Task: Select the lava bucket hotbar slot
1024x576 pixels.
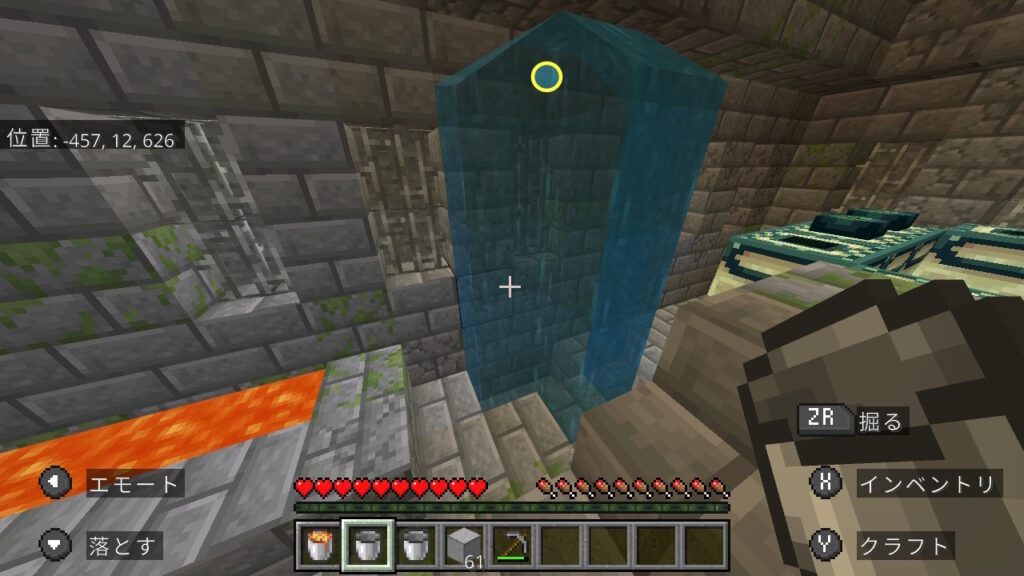Action: (x=320, y=546)
